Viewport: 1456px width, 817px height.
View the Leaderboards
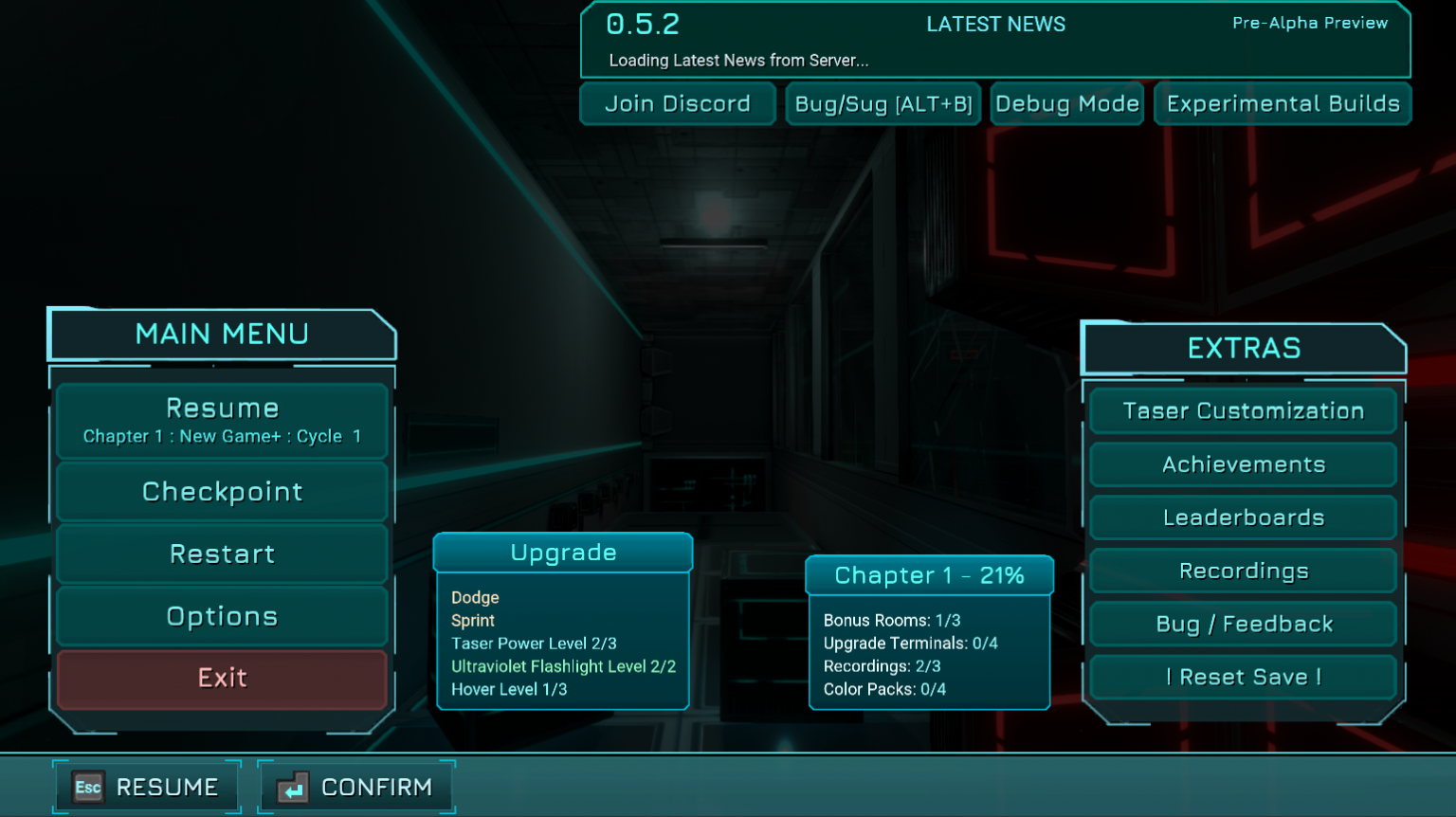[x=1243, y=517]
